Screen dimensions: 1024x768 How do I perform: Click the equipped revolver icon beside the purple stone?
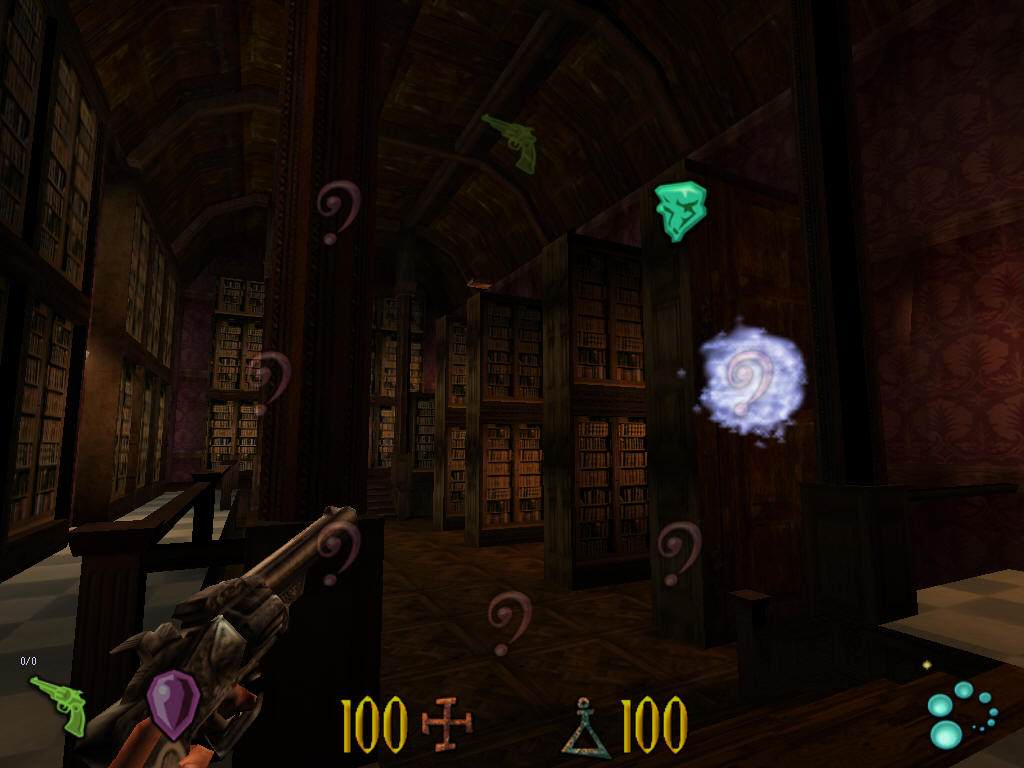click(x=58, y=705)
